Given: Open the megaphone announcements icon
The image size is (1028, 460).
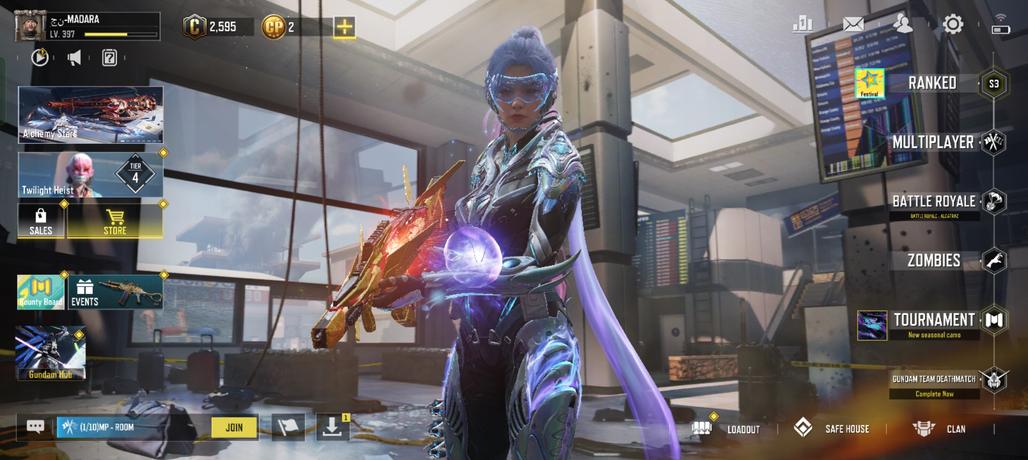Looking at the screenshot, I should pos(75,58).
